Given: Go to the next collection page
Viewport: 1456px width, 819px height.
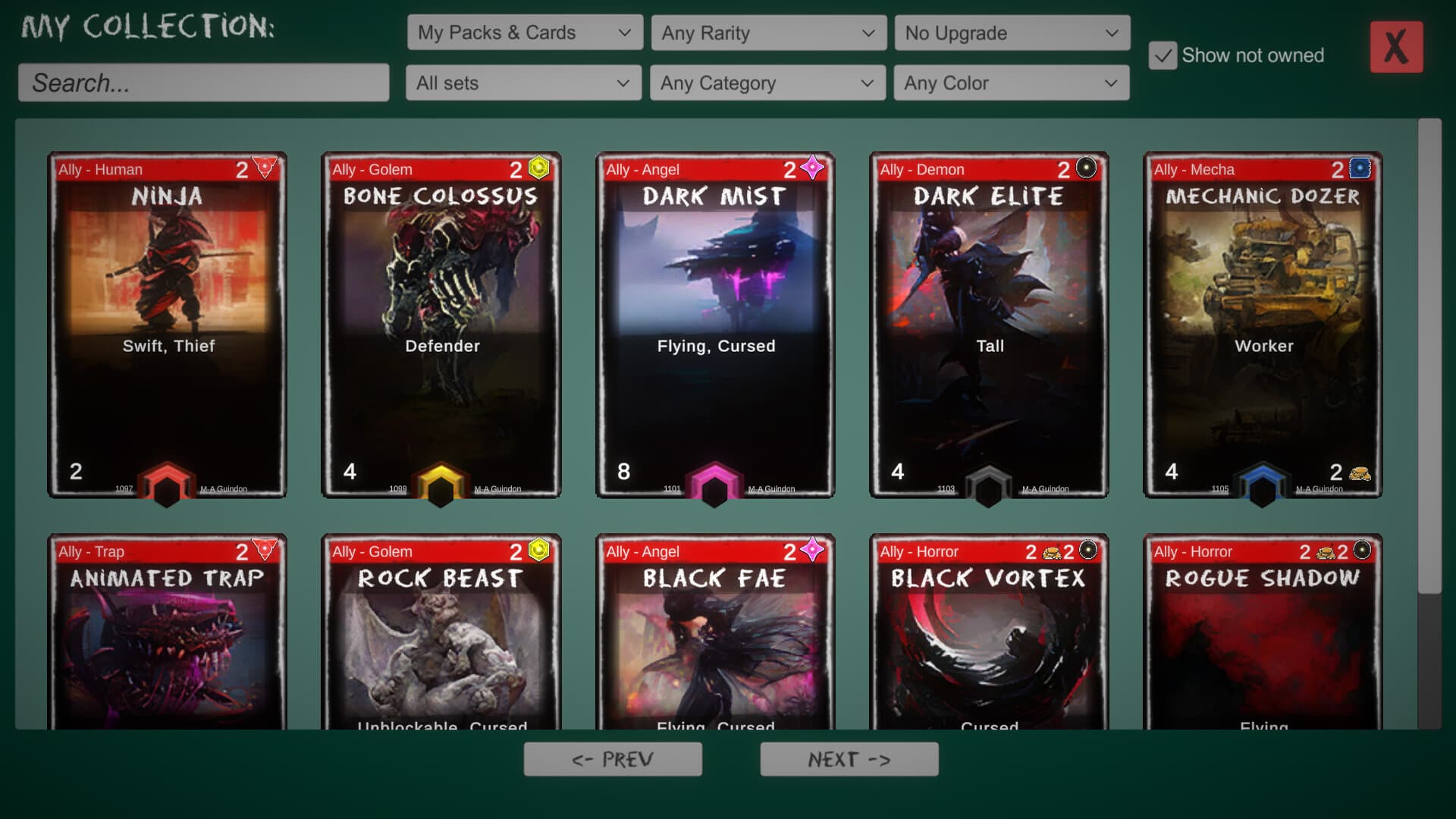Looking at the screenshot, I should pyautogui.click(x=849, y=758).
